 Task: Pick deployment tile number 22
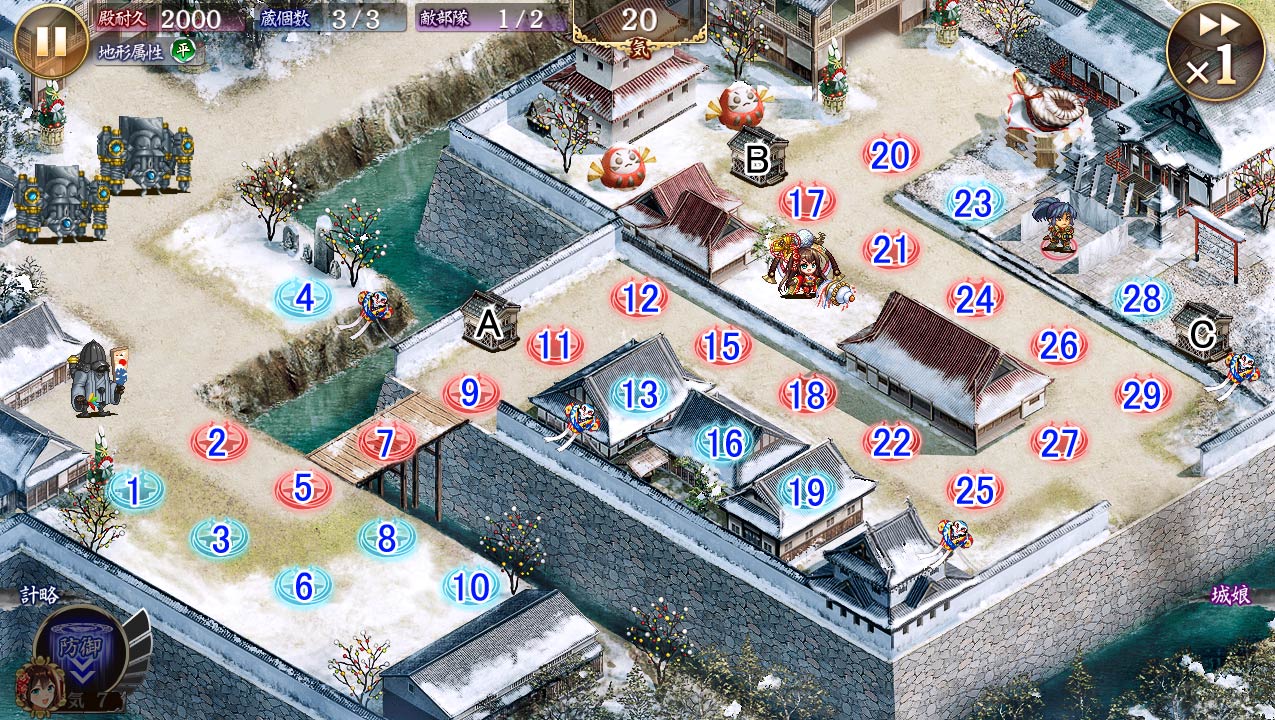pyautogui.click(x=891, y=442)
